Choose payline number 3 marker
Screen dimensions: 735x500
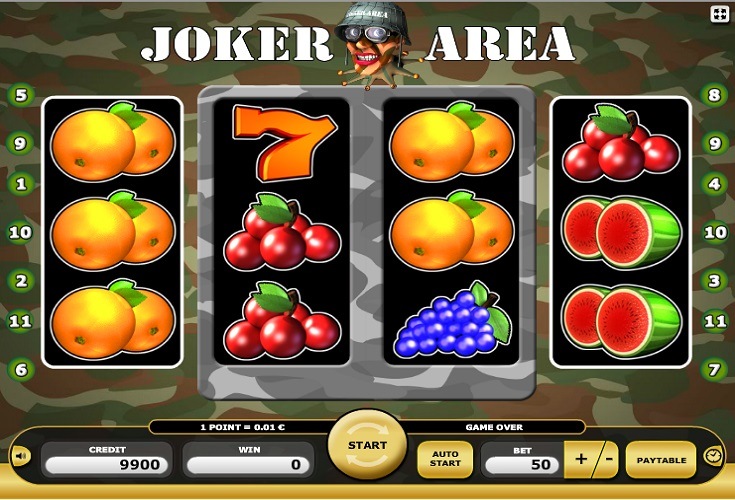click(714, 281)
